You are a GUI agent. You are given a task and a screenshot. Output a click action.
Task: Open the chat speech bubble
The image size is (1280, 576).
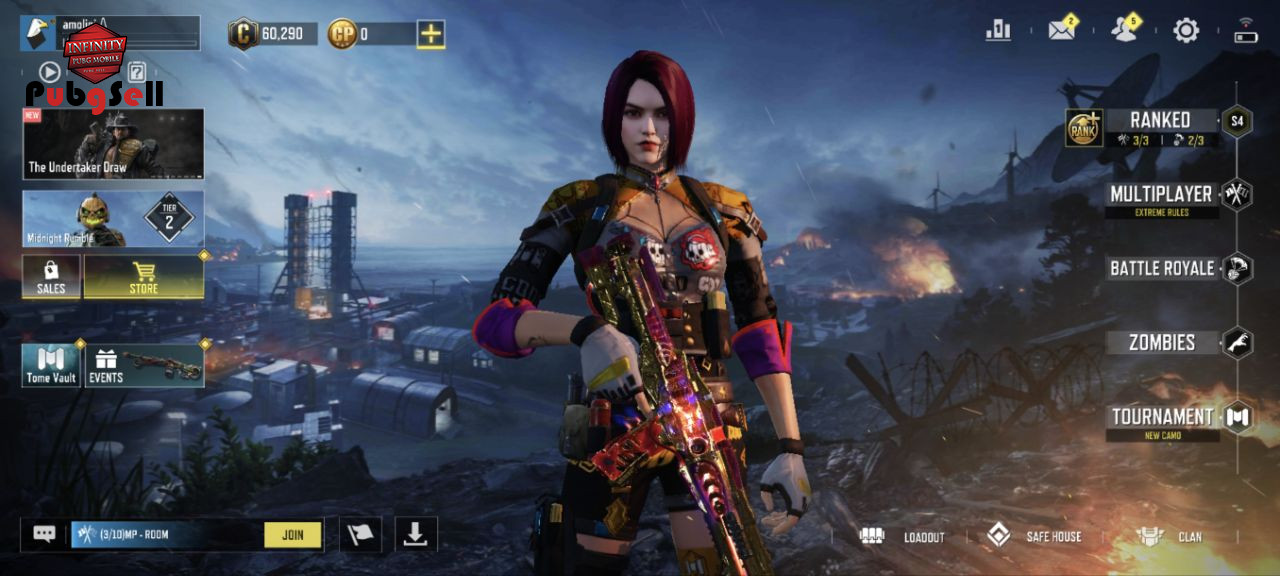[44, 534]
